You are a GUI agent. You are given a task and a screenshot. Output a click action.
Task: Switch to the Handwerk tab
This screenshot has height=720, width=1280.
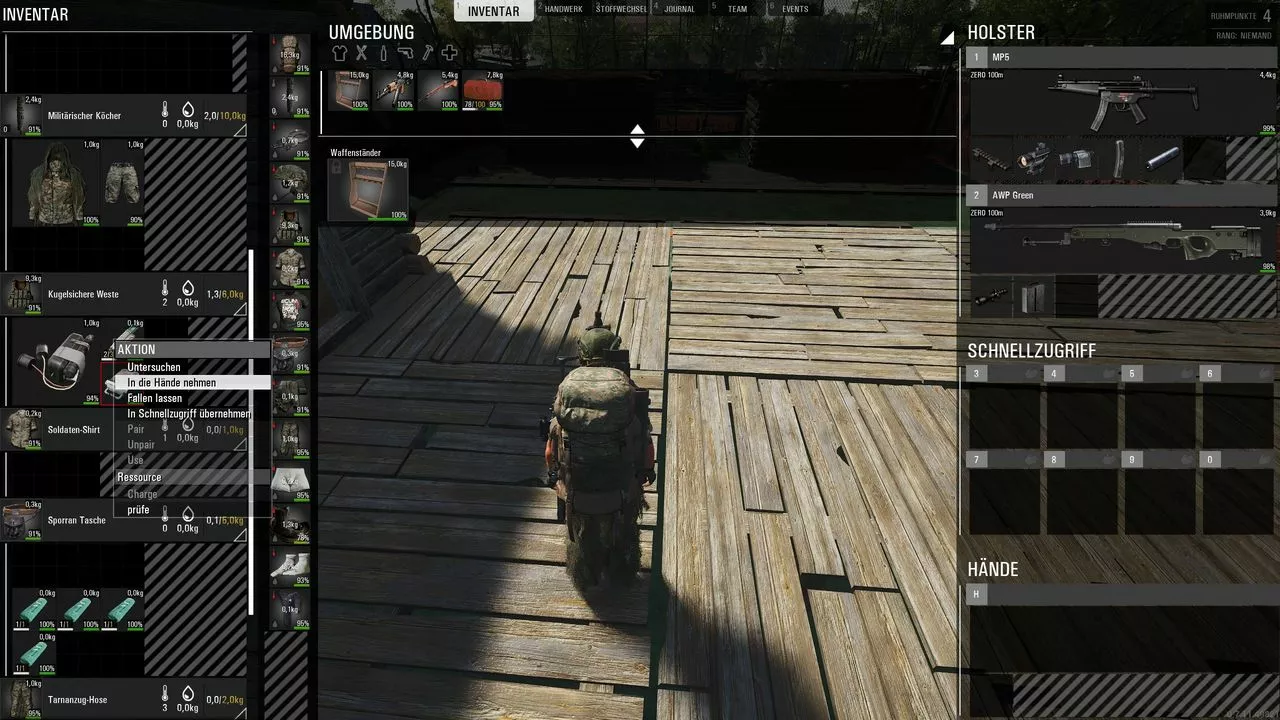pyautogui.click(x=563, y=9)
